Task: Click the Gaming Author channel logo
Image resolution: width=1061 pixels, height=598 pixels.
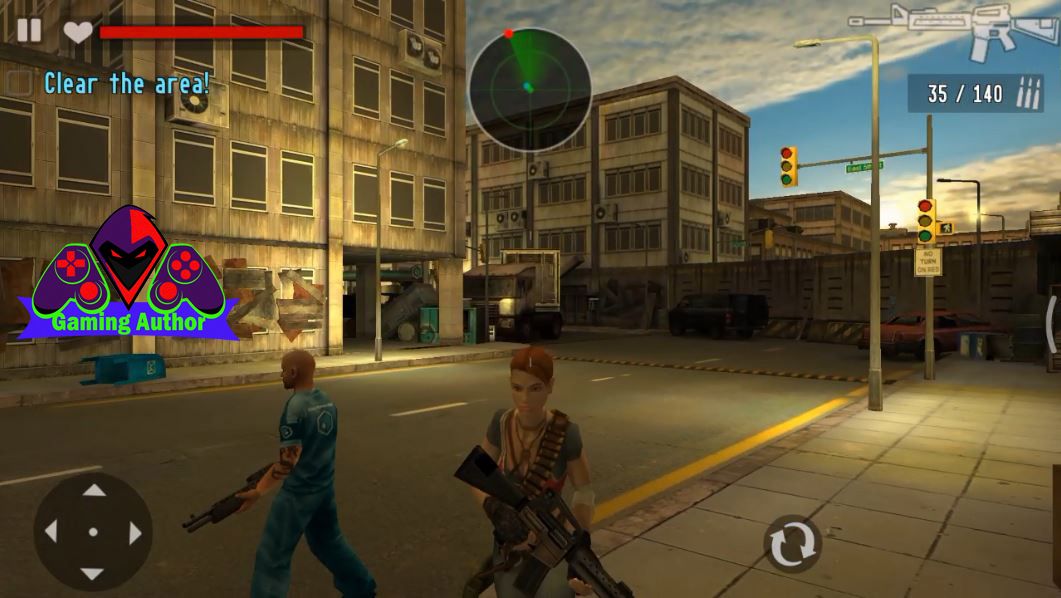Action: coord(128,273)
